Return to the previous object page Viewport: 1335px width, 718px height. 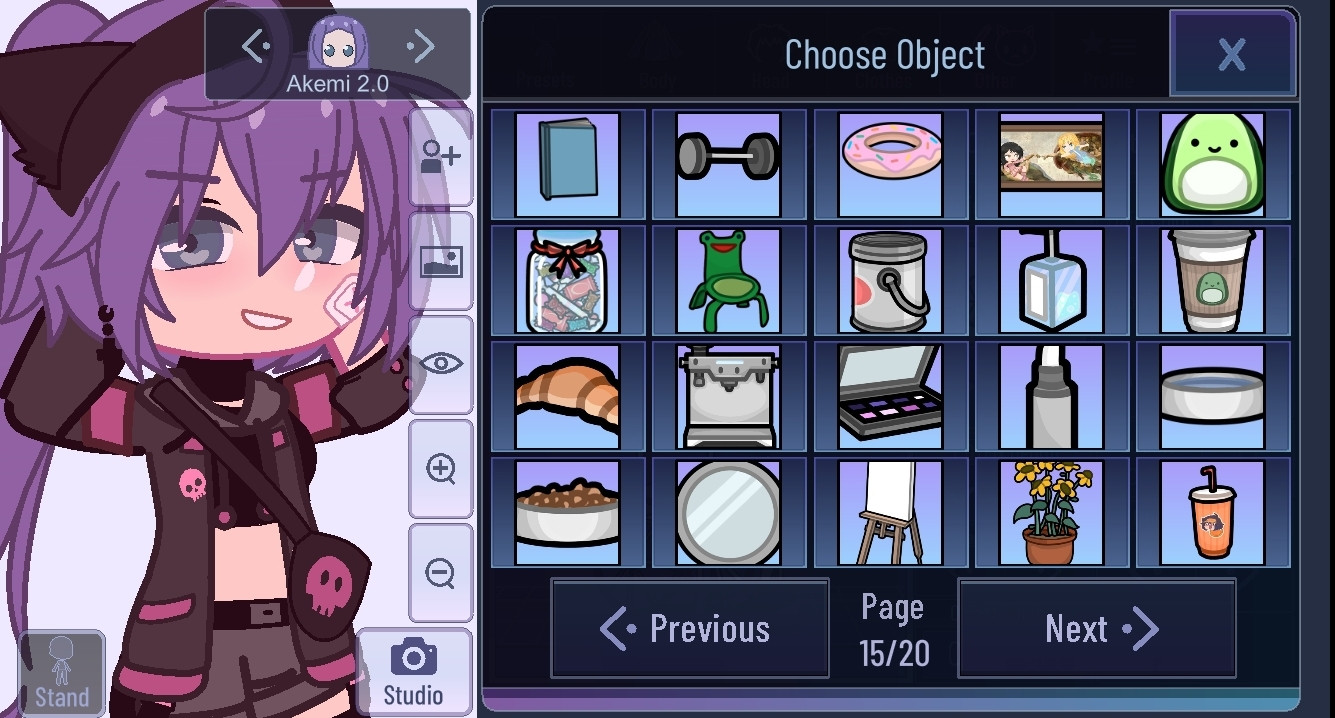pos(689,629)
